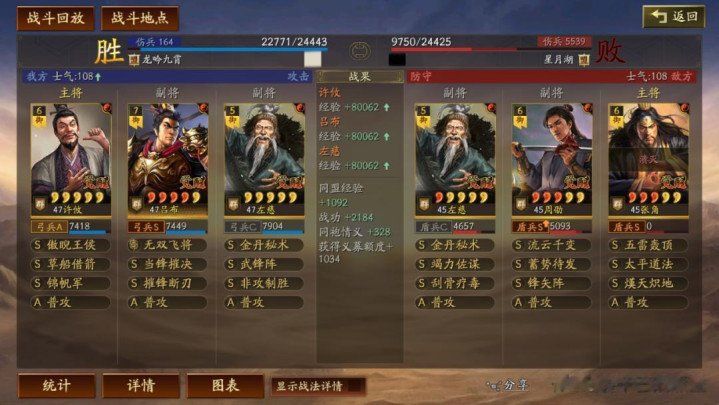View the 图表 chart
719x405 pixels.
(x=225, y=386)
